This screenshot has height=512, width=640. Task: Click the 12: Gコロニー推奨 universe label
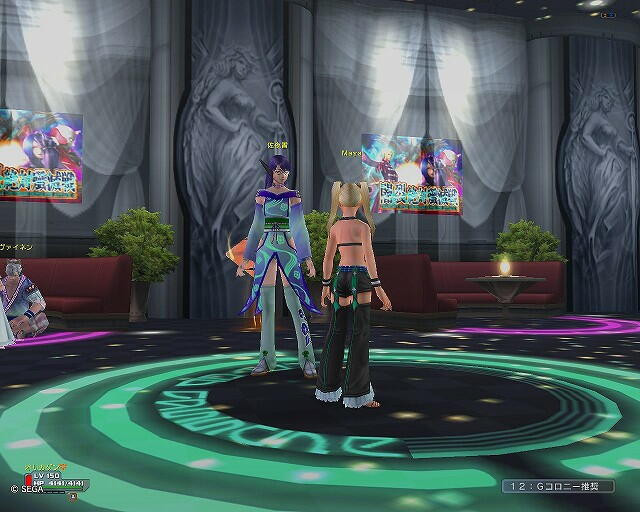click(555, 487)
